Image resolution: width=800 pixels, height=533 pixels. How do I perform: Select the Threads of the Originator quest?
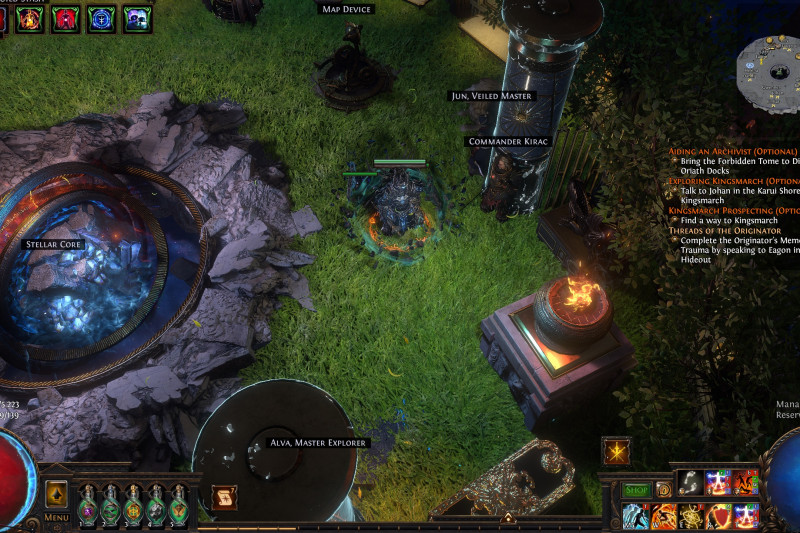coord(725,231)
